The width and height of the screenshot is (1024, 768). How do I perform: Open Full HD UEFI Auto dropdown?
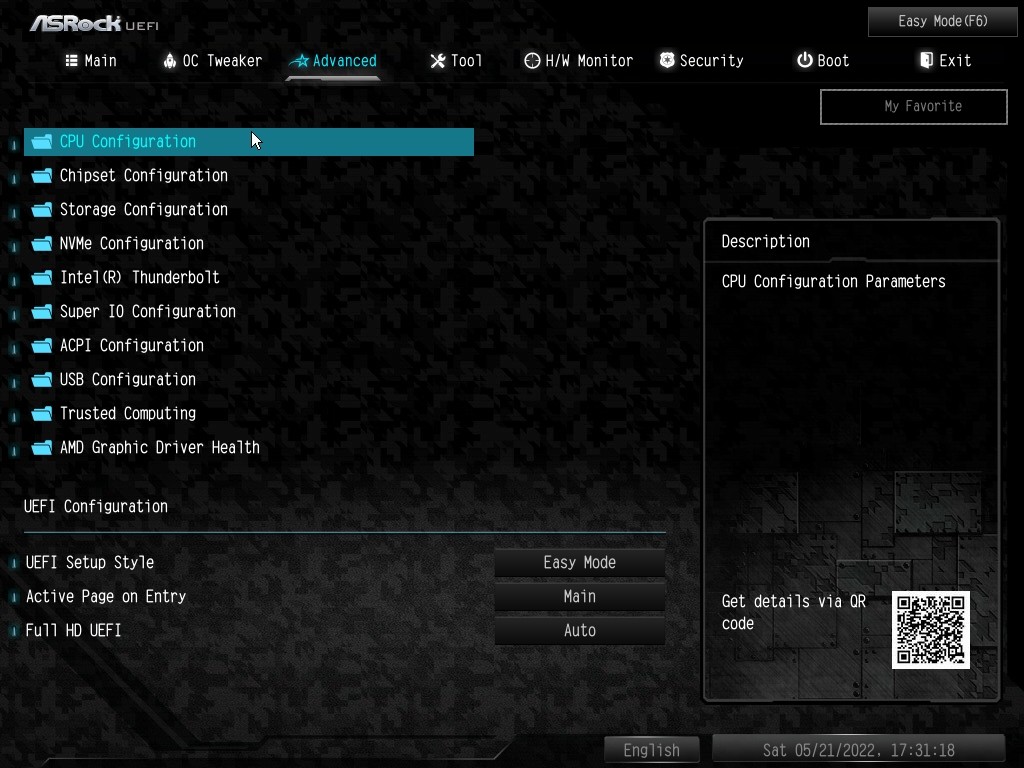579,631
